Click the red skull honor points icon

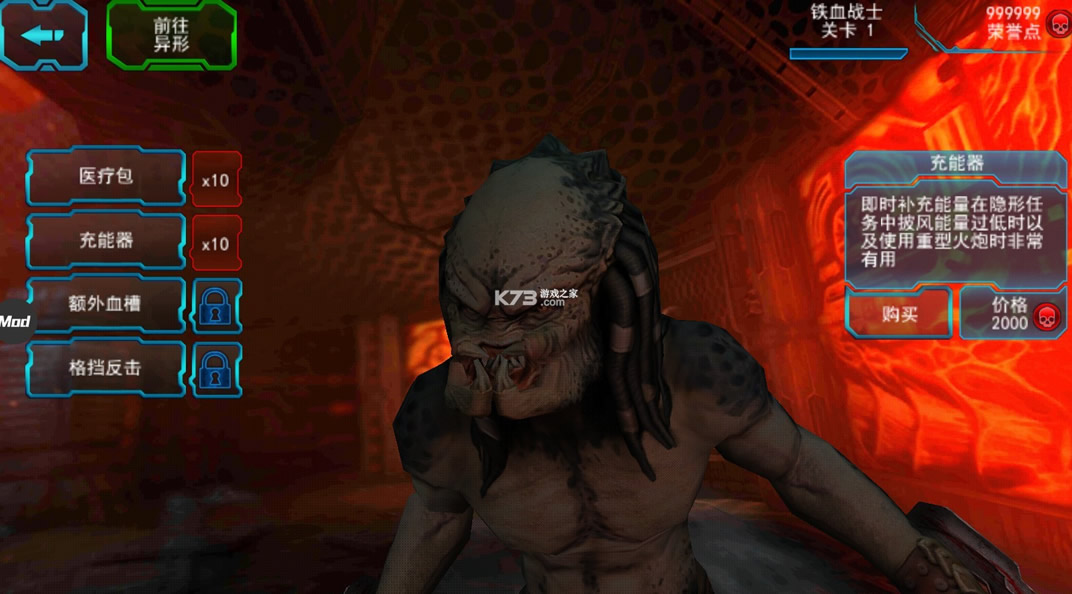point(1056,24)
